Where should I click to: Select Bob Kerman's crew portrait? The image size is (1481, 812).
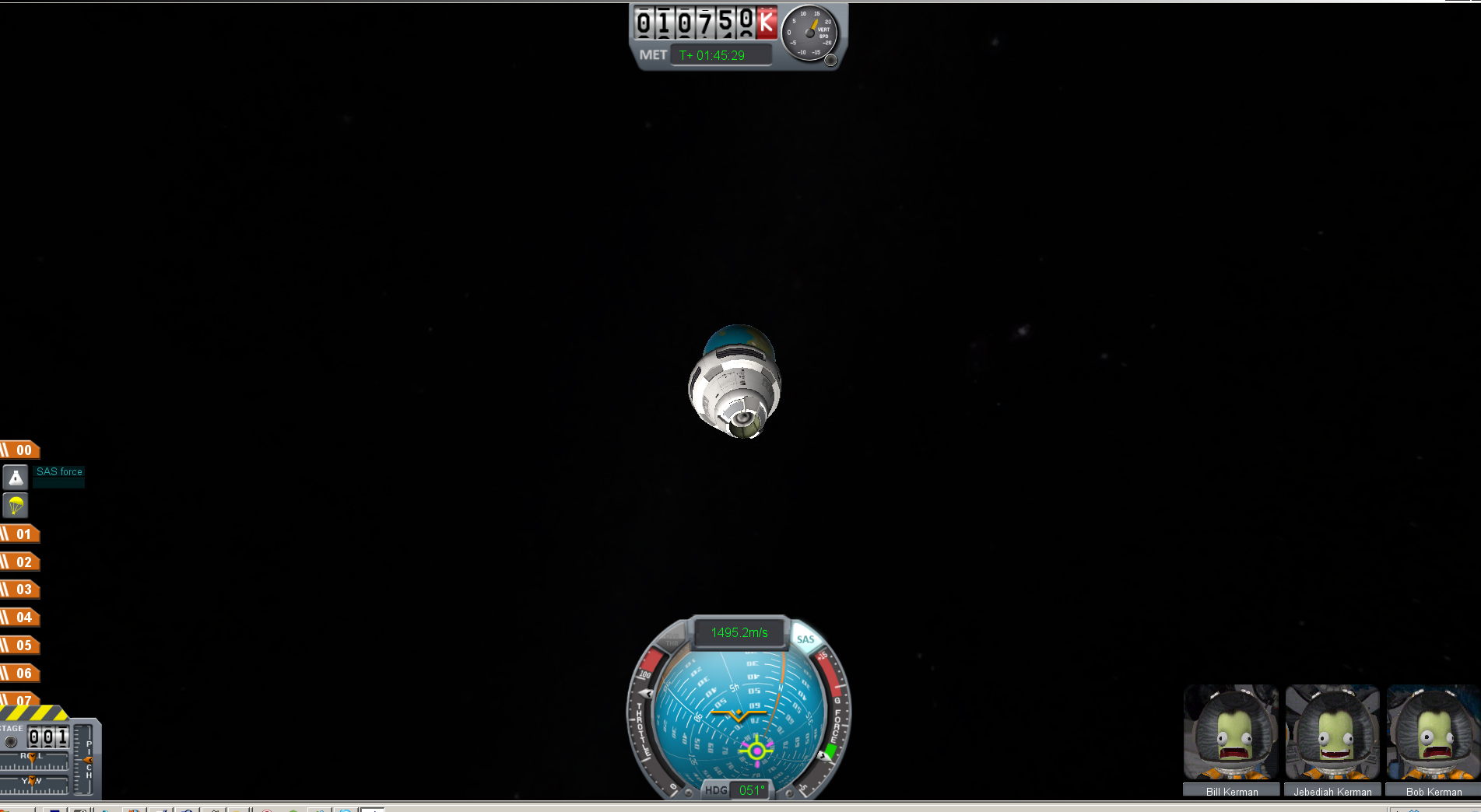[x=1433, y=732]
